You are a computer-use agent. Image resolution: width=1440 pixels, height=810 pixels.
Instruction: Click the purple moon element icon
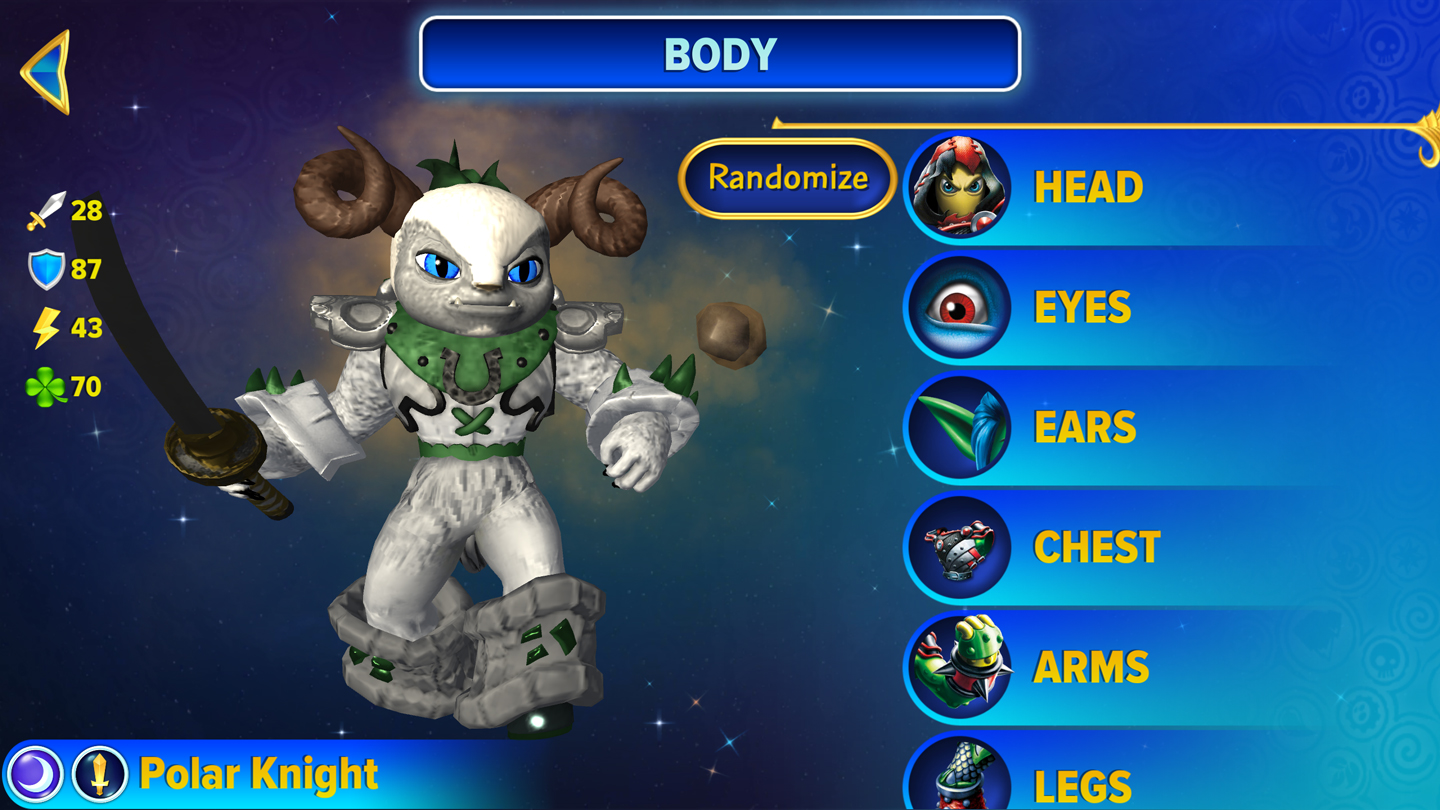point(37,775)
